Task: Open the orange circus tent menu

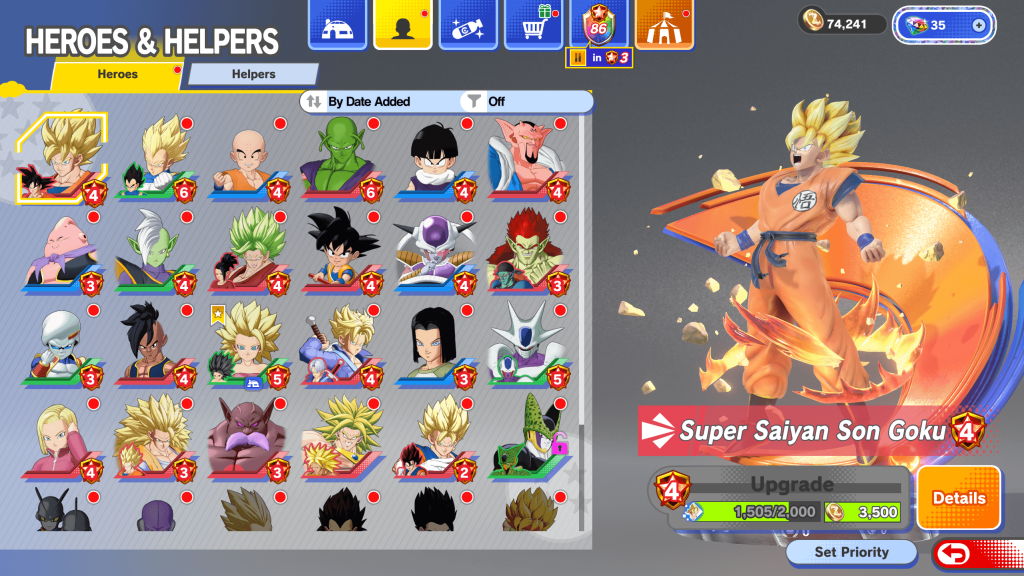Action: (665, 25)
